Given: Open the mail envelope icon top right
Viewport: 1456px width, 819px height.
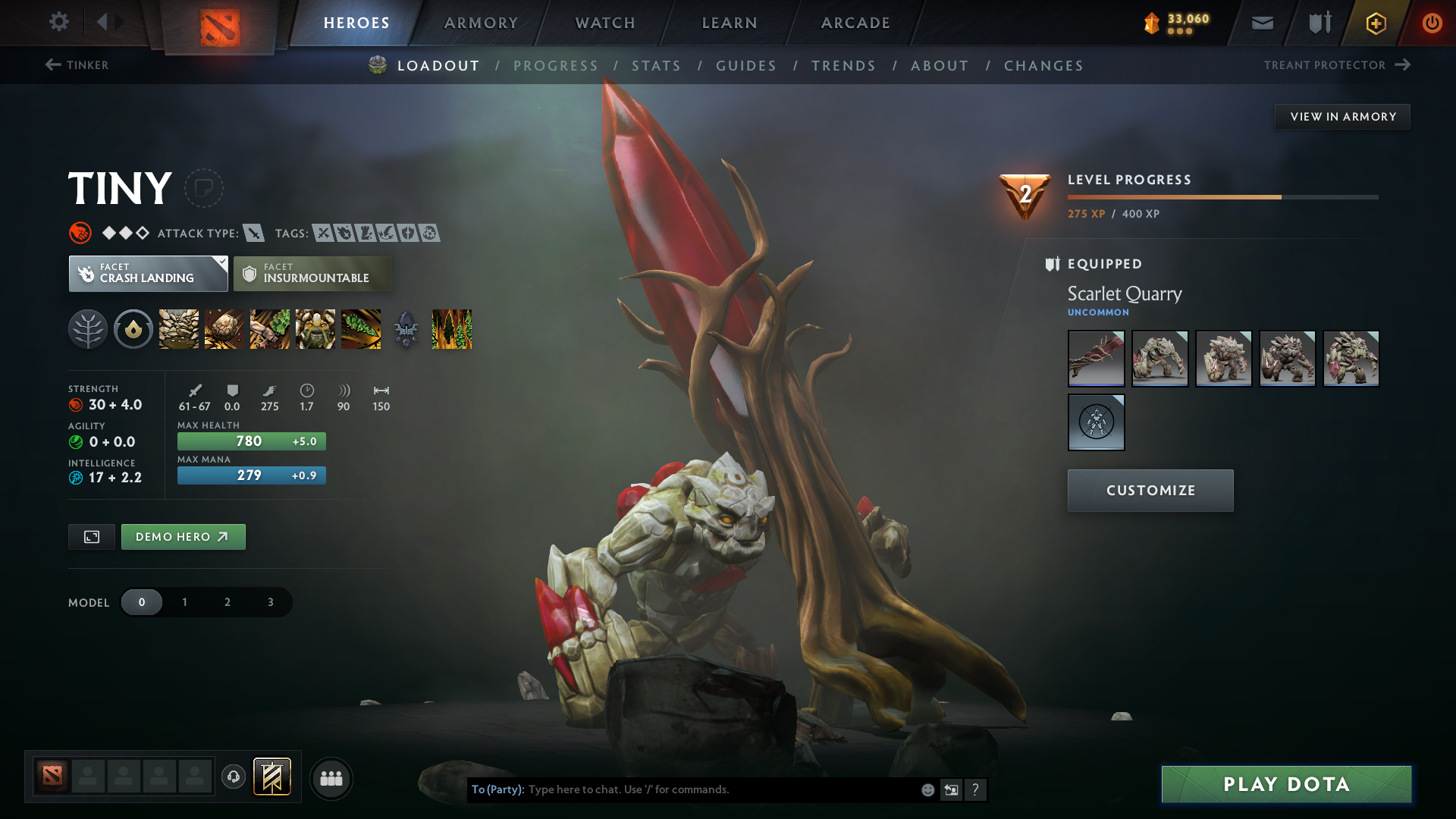Looking at the screenshot, I should click(x=1262, y=23).
